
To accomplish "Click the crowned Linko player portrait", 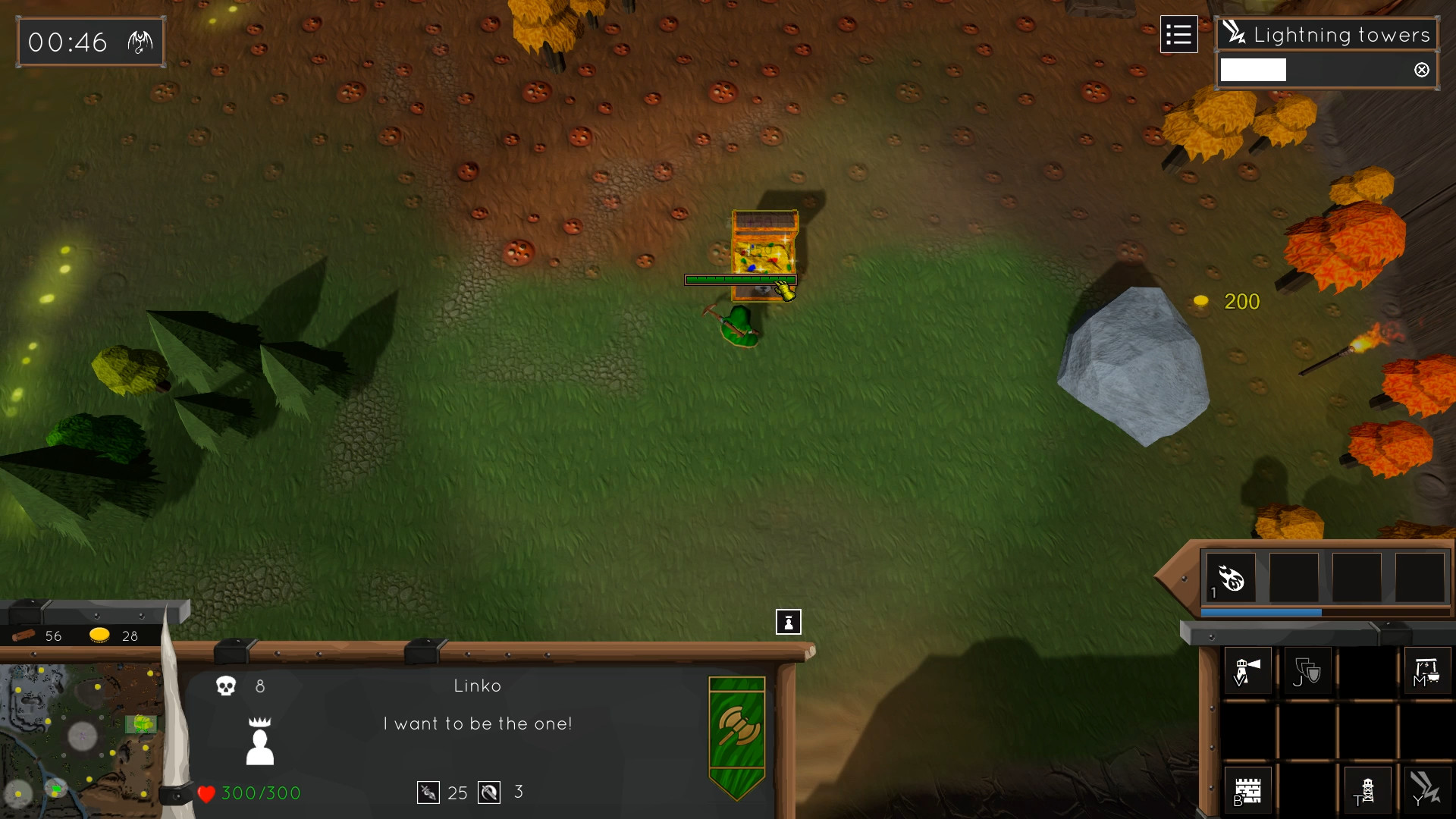I will pos(260,739).
